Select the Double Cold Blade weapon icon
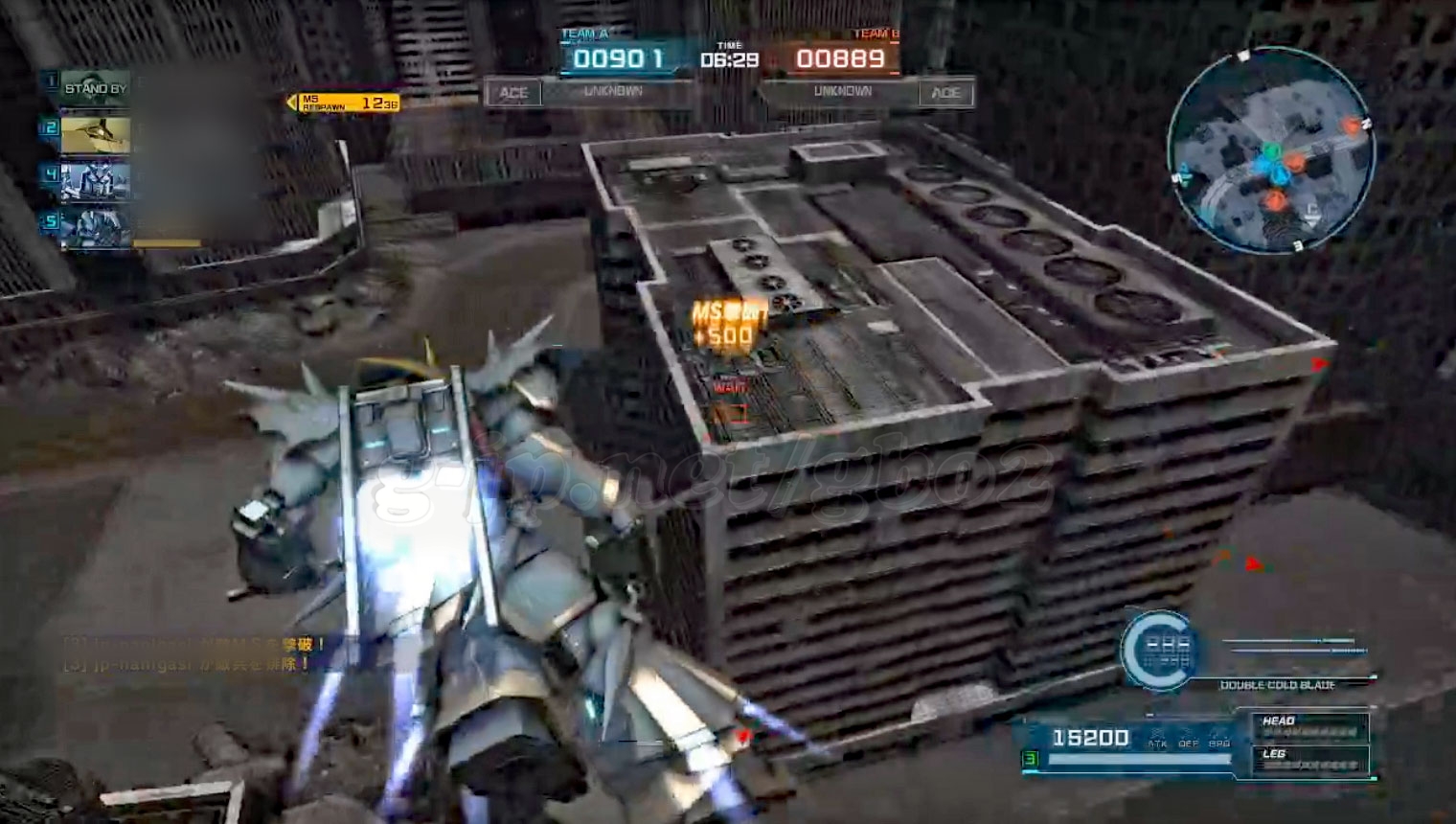The height and width of the screenshot is (824, 1456). click(x=1160, y=651)
